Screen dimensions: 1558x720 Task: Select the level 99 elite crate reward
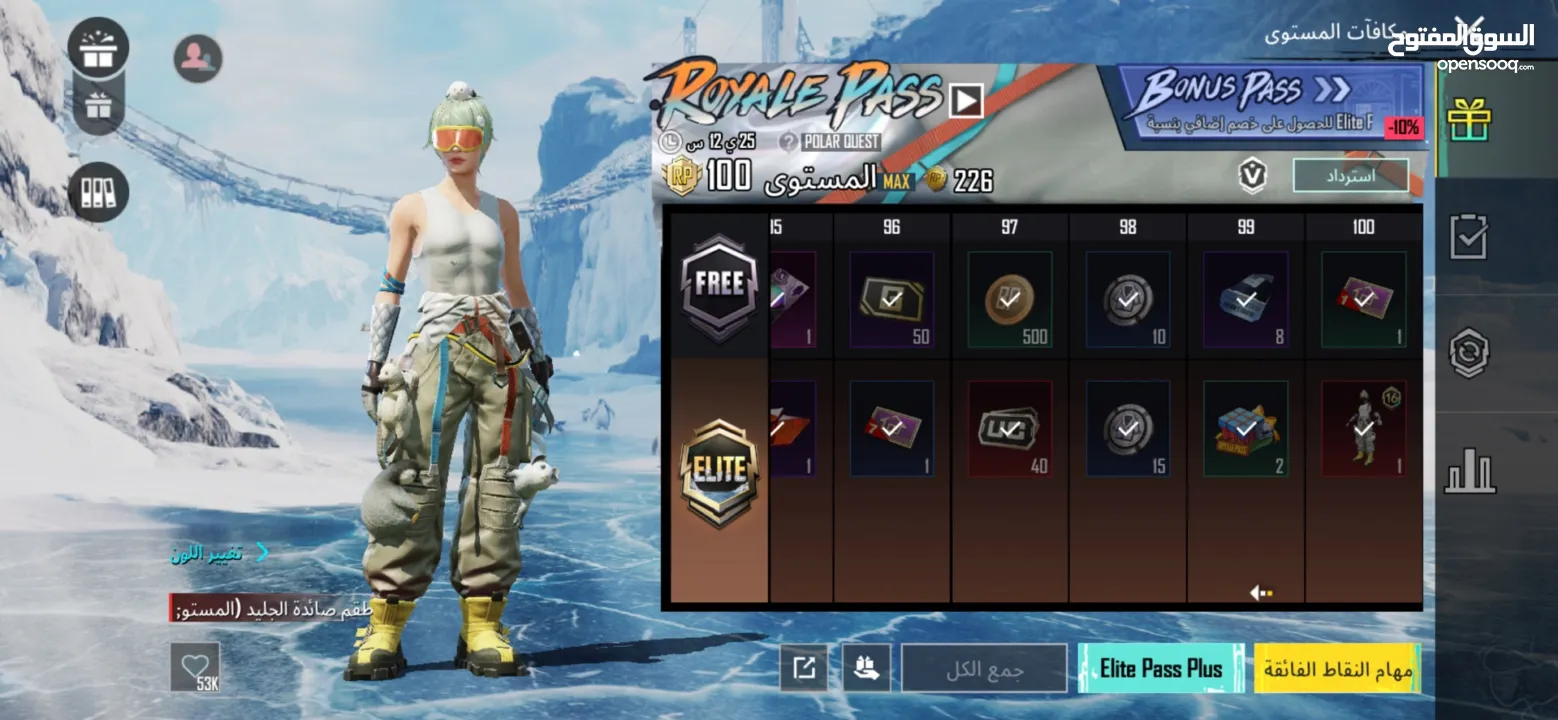point(1245,428)
